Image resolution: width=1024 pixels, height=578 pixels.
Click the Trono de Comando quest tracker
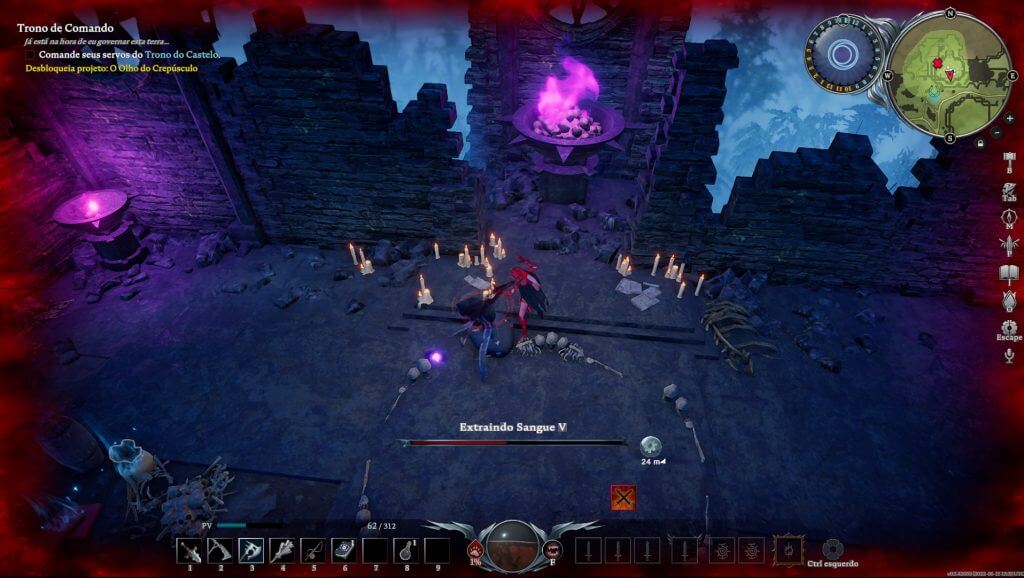(x=65, y=28)
